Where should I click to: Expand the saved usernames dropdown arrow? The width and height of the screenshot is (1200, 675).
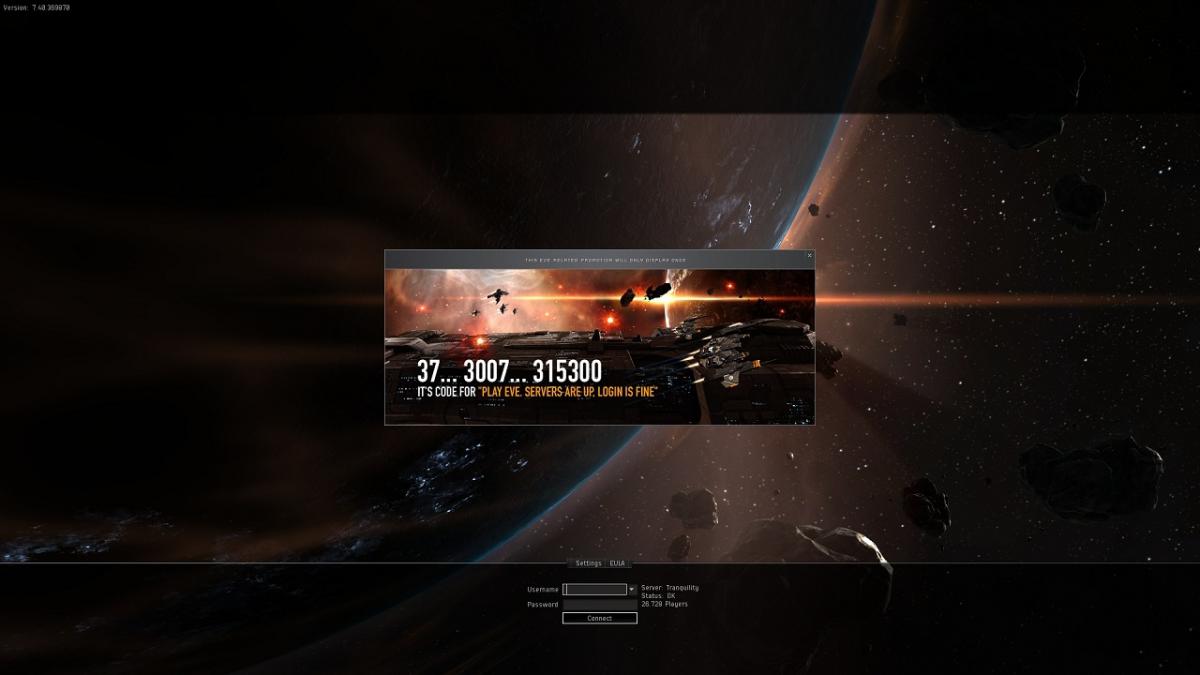[632, 590]
